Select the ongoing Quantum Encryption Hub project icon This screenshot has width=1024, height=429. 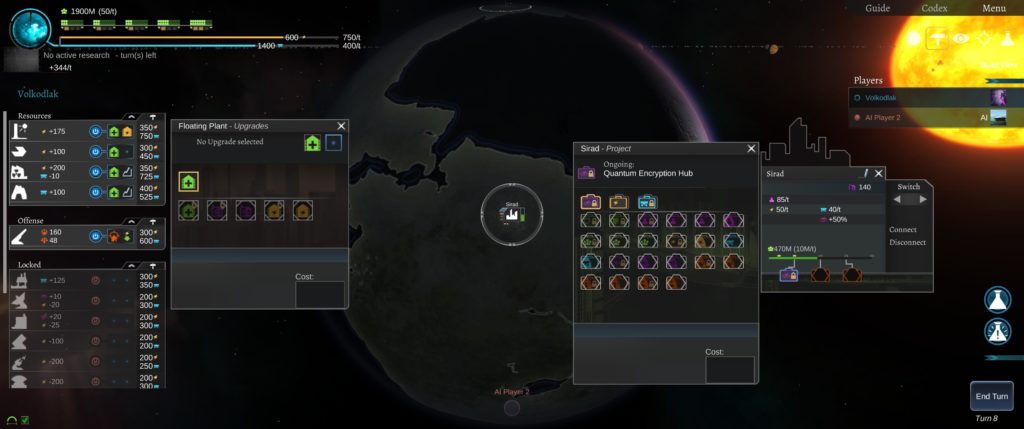[x=587, y=174]
